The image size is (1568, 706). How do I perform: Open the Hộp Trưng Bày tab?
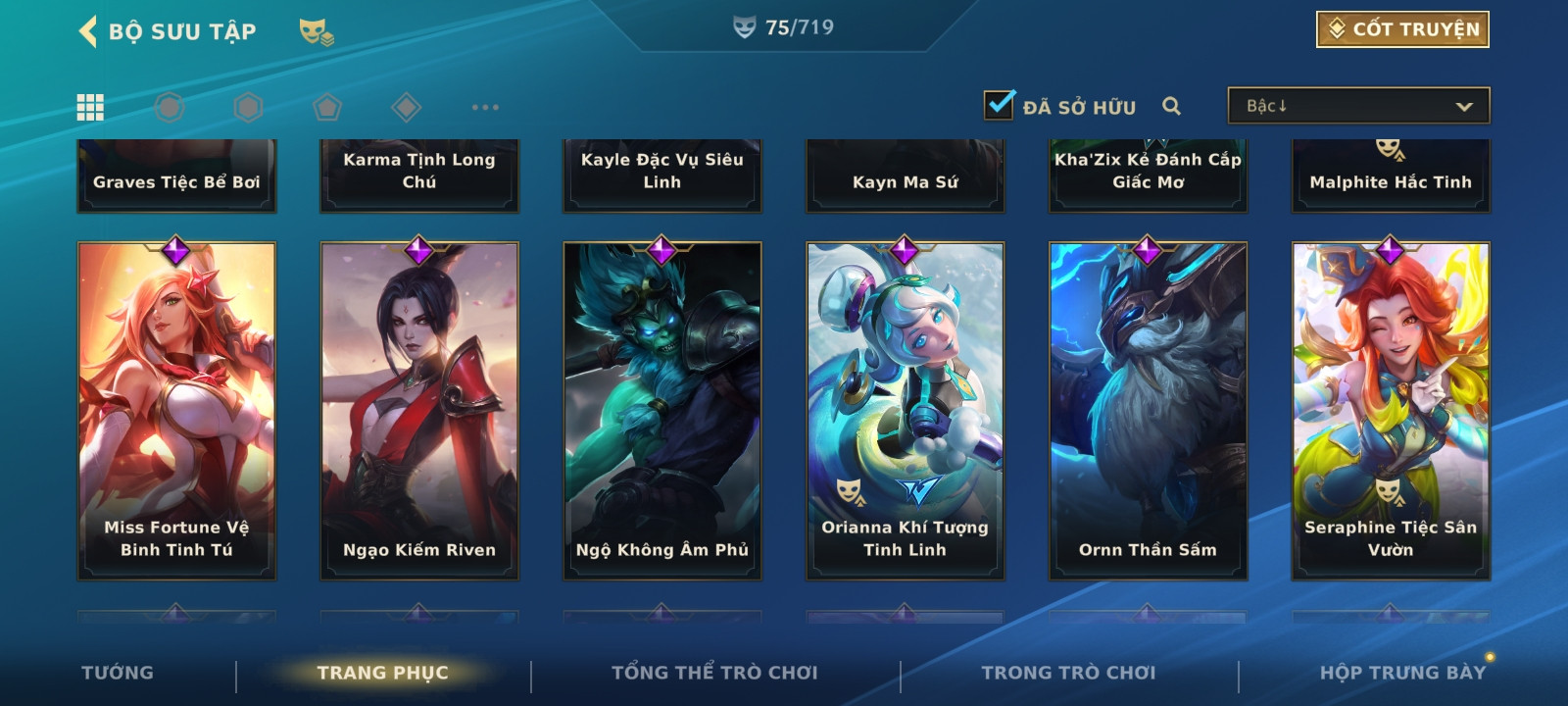click(x=1402, y=673)
